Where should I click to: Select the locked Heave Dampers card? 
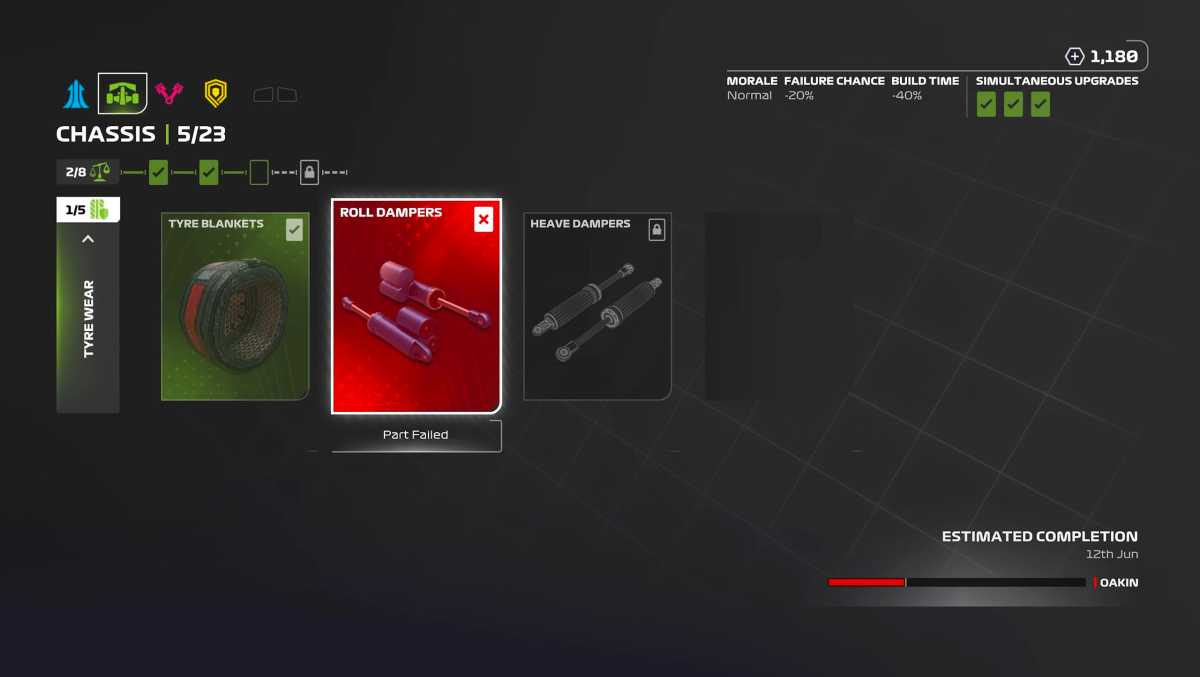coord(597,306)
